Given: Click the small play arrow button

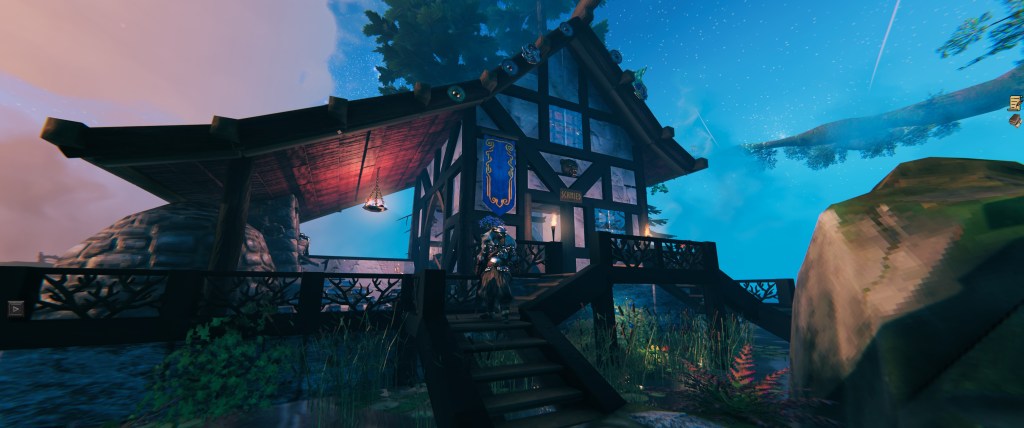Looking at the screenshot, I should coord(15,308).
